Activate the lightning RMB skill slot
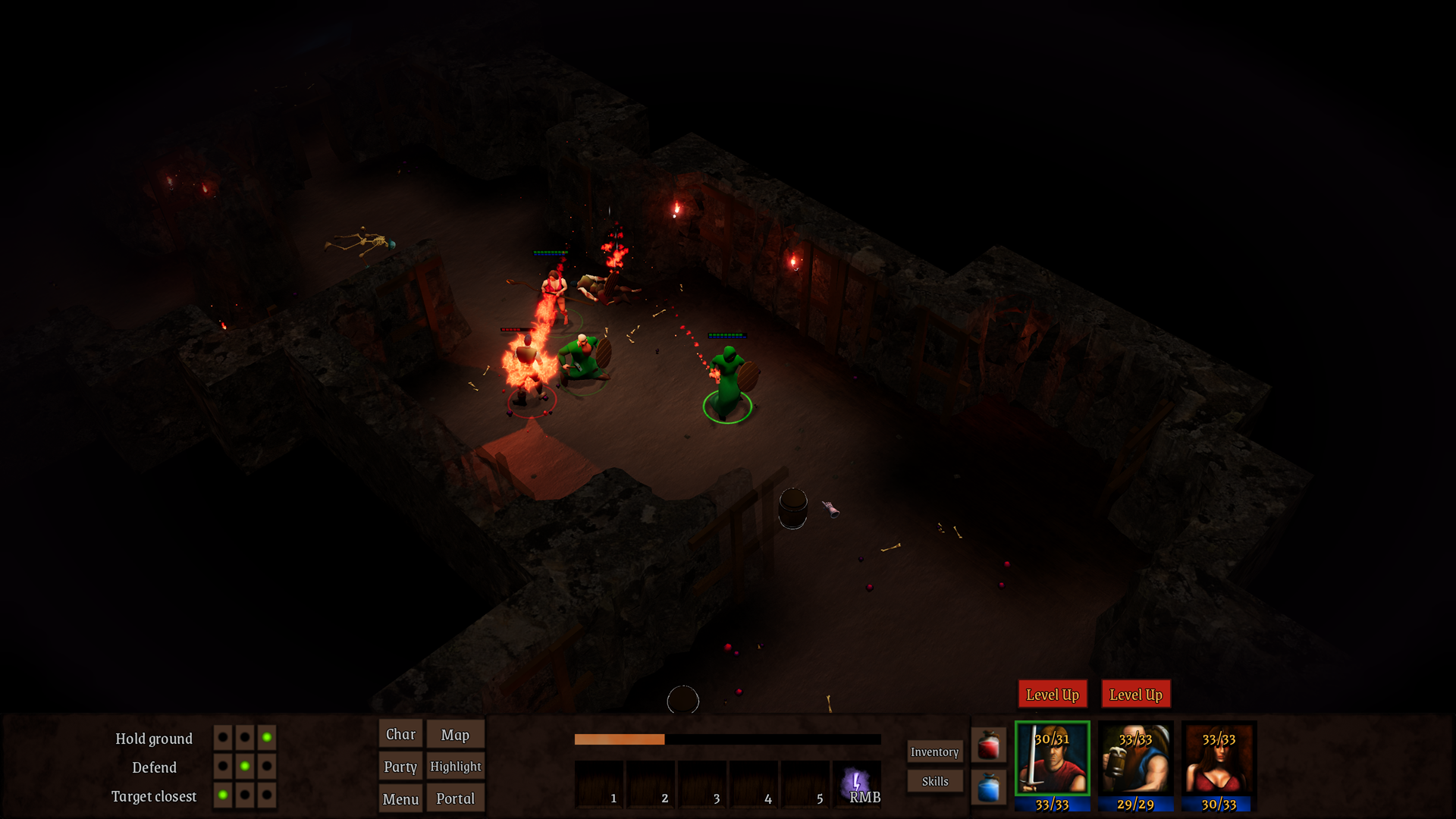Screen dimensions: 1456x819 (x=857, y=784)
